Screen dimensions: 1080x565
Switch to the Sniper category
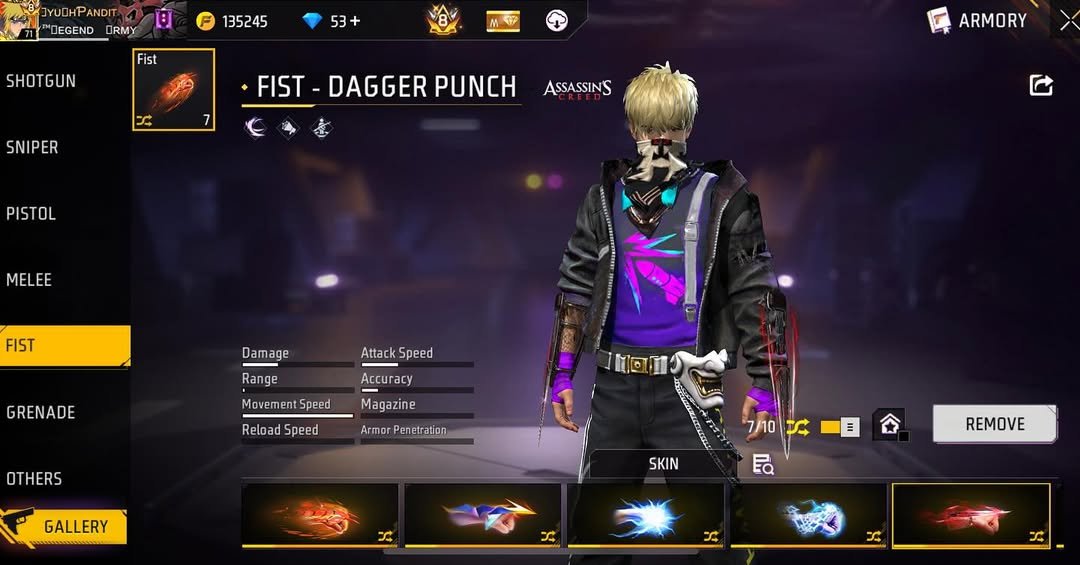click(33, 147)
